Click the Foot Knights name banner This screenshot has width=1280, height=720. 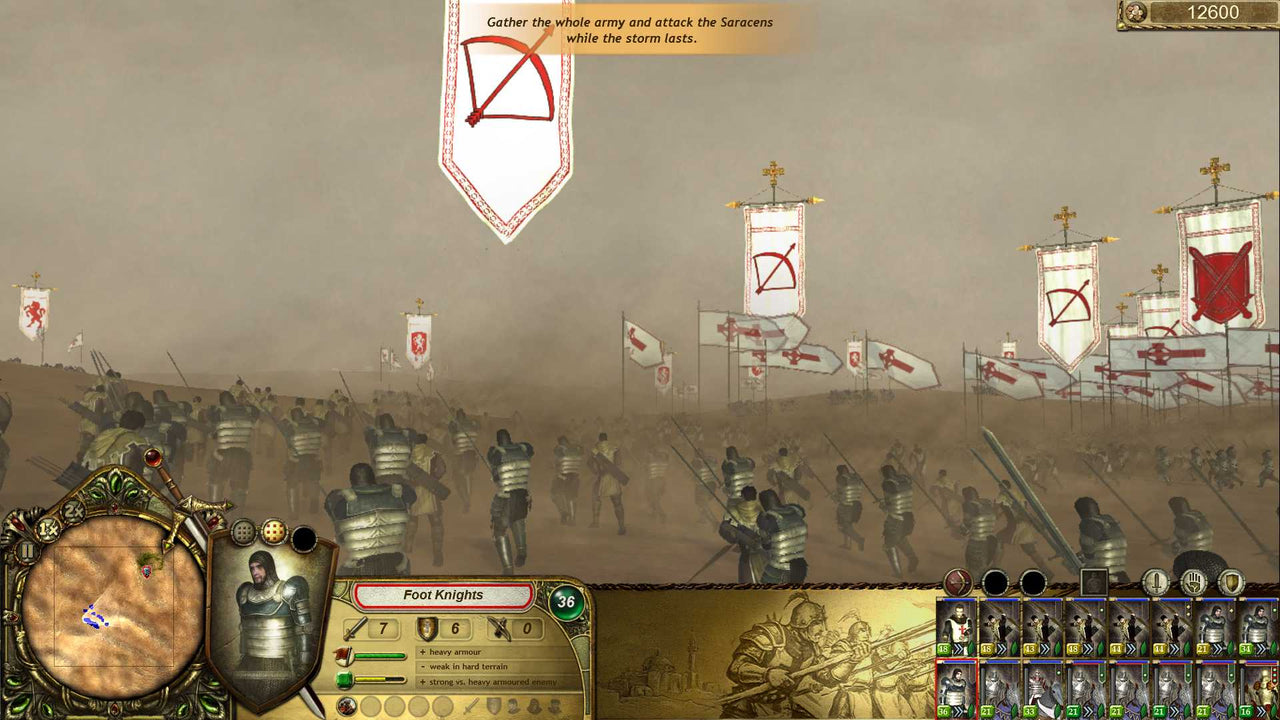[443, 595]
